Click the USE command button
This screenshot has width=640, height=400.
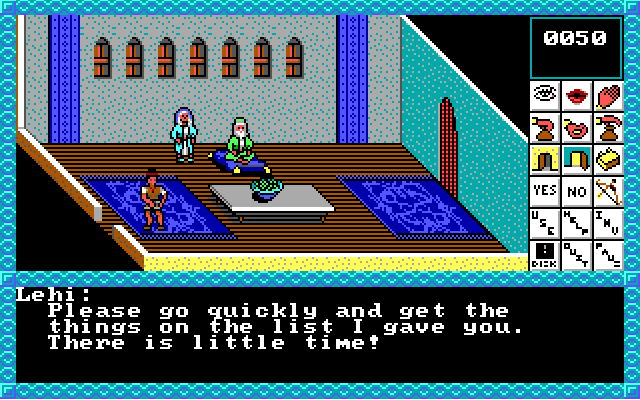coord(545,222)
